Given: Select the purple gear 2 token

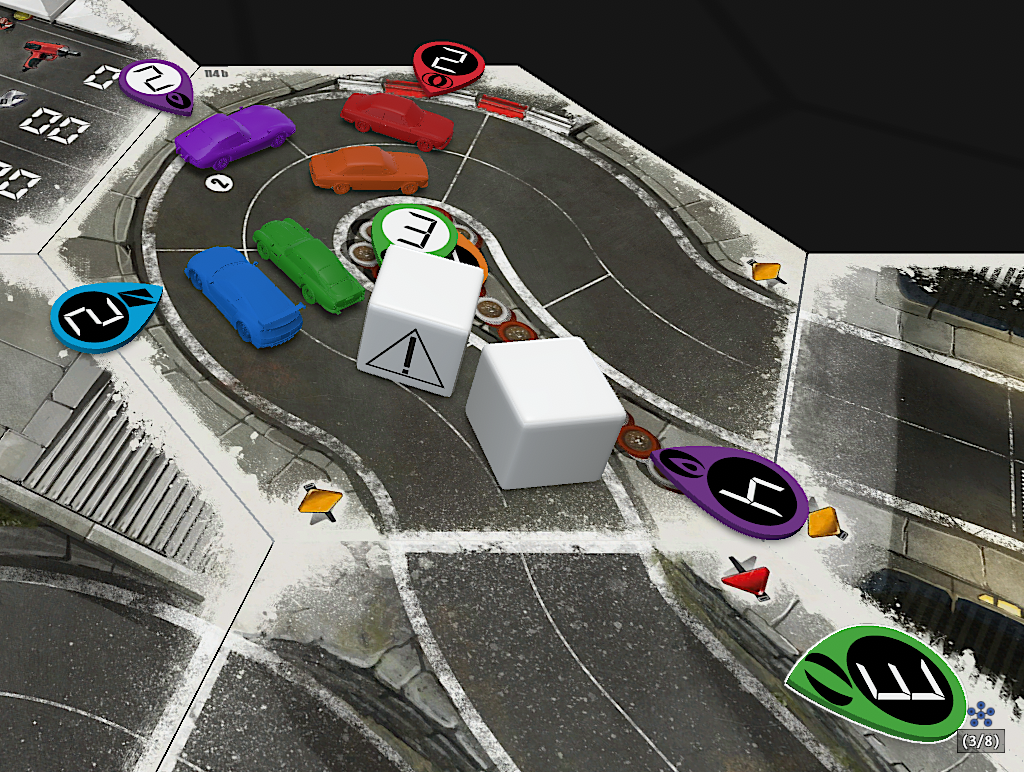Looking at the screenshot, I should 158,81.
